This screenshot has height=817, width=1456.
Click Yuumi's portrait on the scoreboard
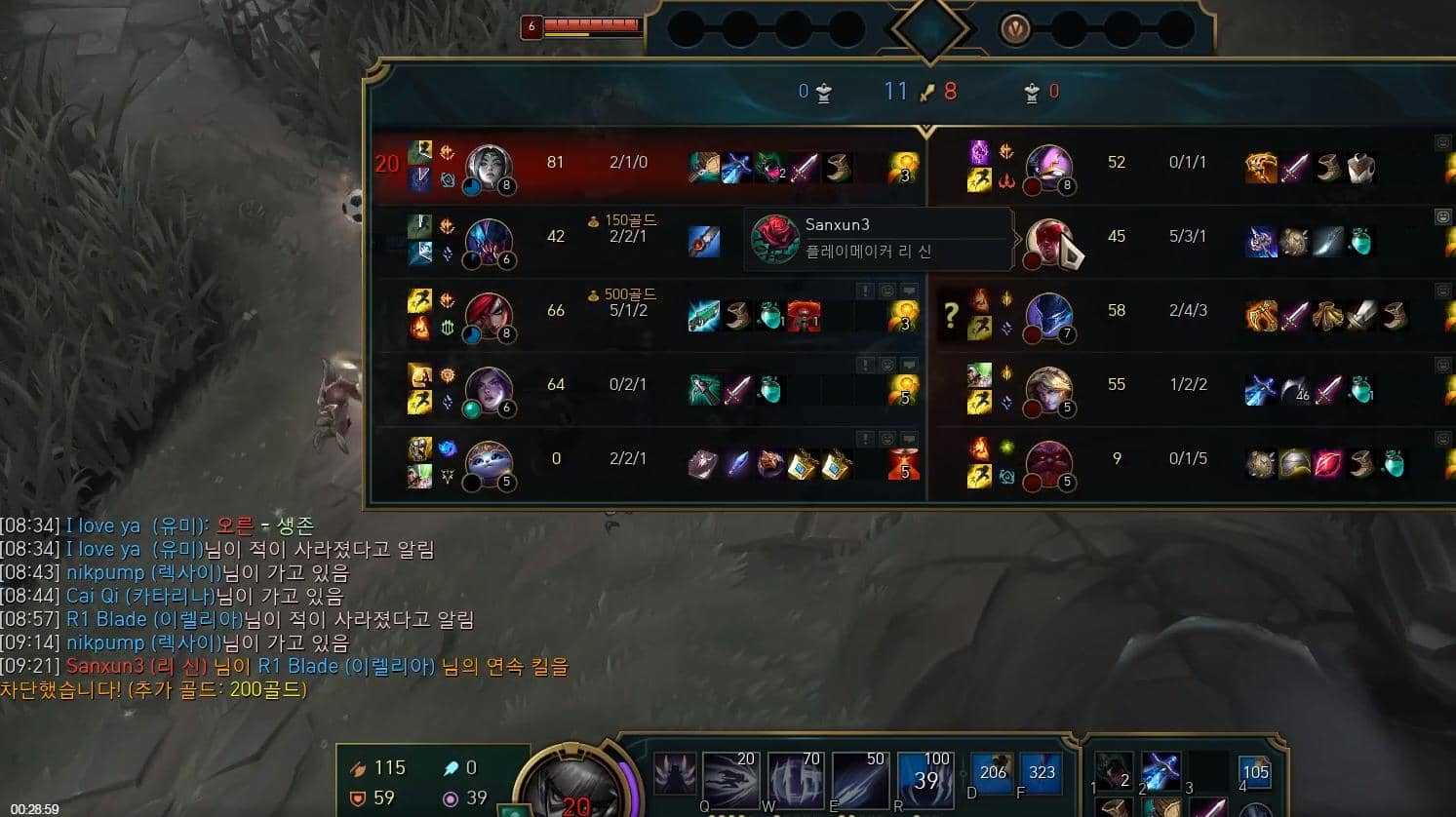pyautogui.click(x=488, y=460)
